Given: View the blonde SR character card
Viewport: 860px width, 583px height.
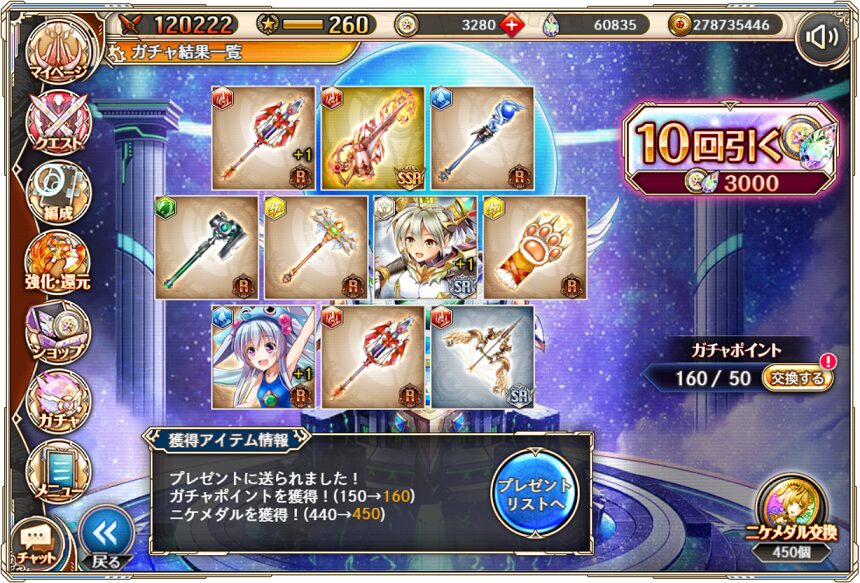Looking at the screenshot, I should coord(424,247).
